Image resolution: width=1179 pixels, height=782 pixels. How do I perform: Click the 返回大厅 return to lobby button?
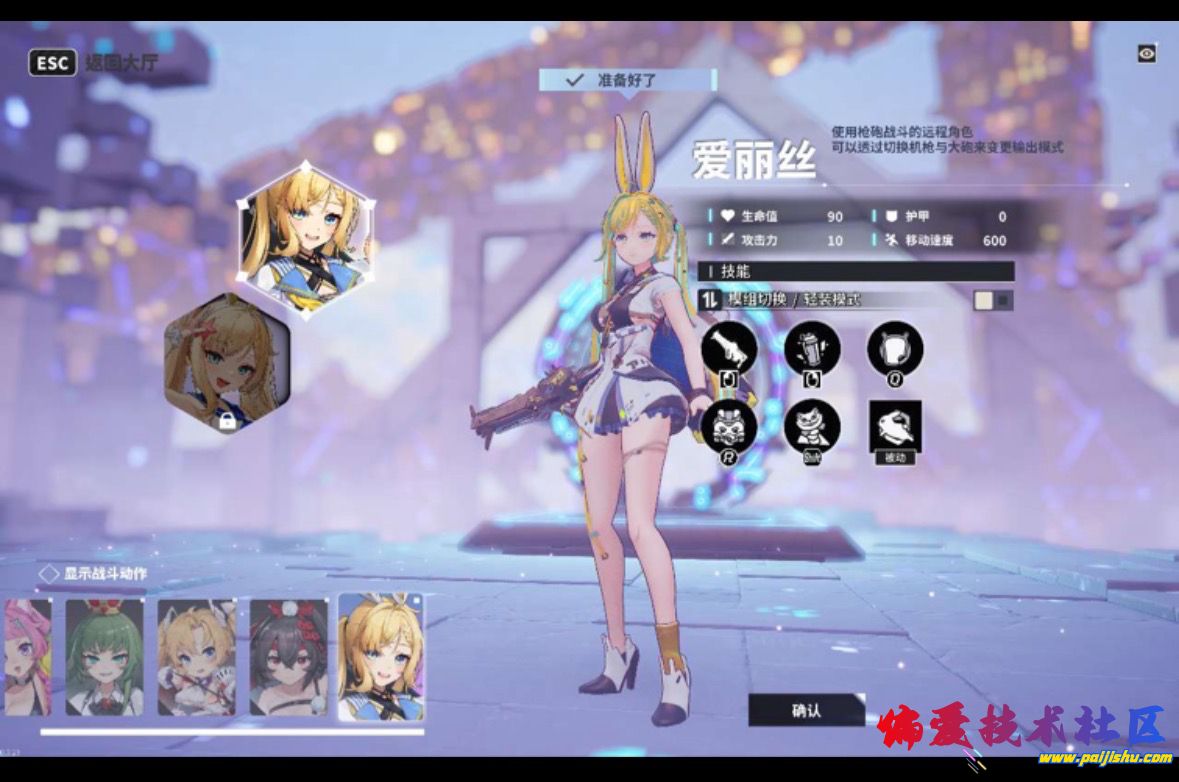click(x=95, y=64)
